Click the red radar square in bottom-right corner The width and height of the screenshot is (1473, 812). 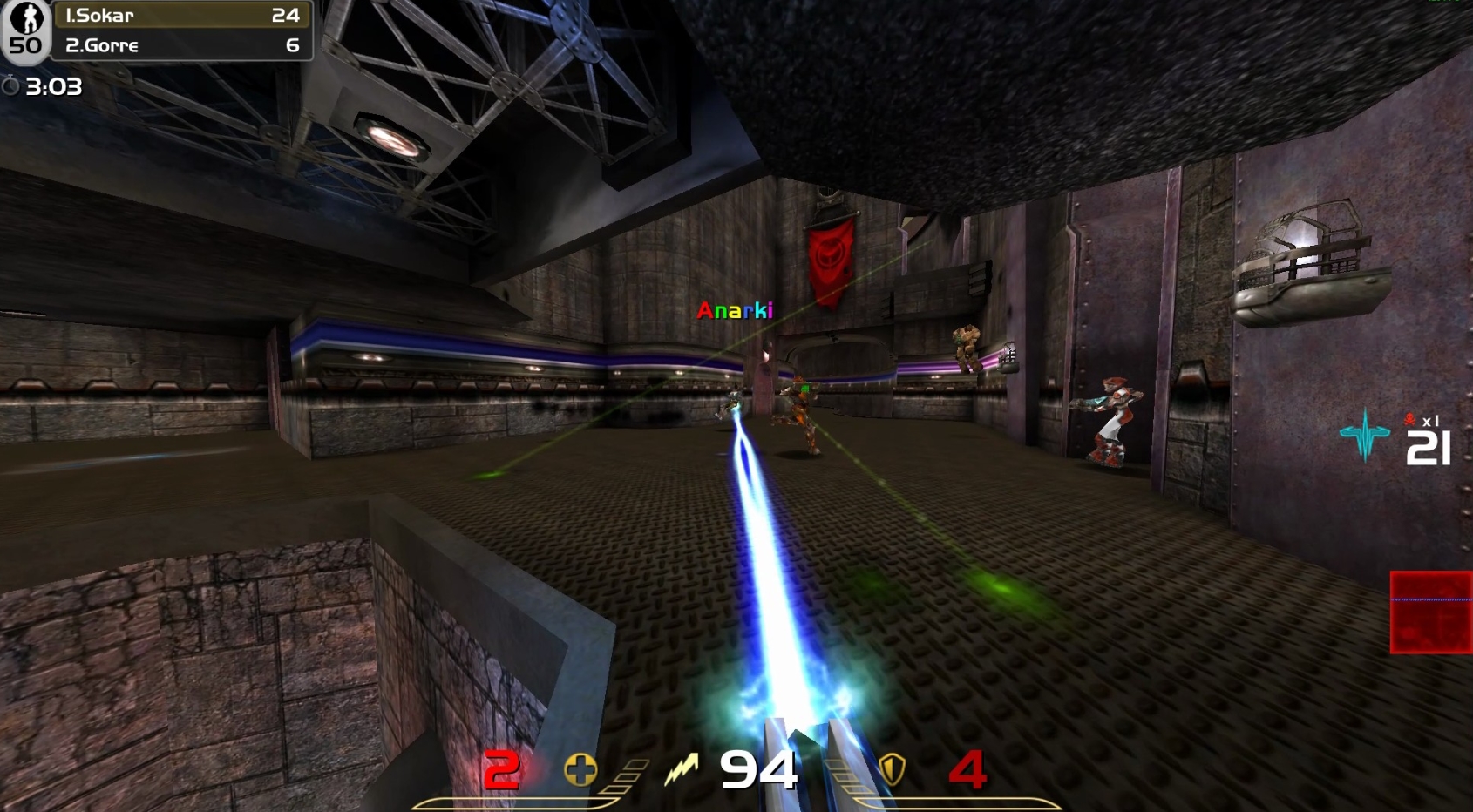1432,610
